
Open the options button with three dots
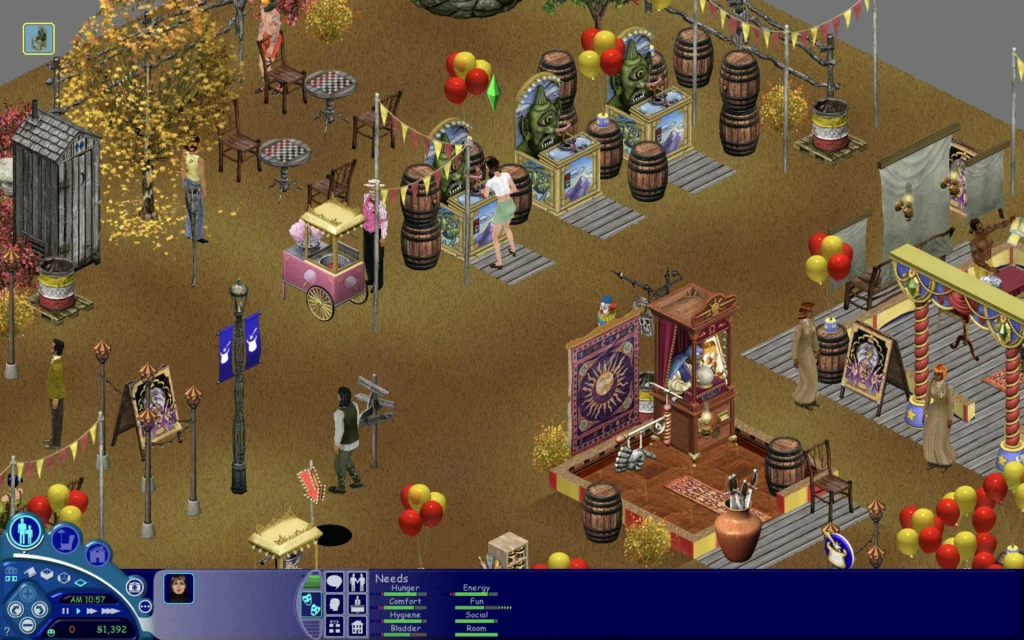click(x=145, y=606)
